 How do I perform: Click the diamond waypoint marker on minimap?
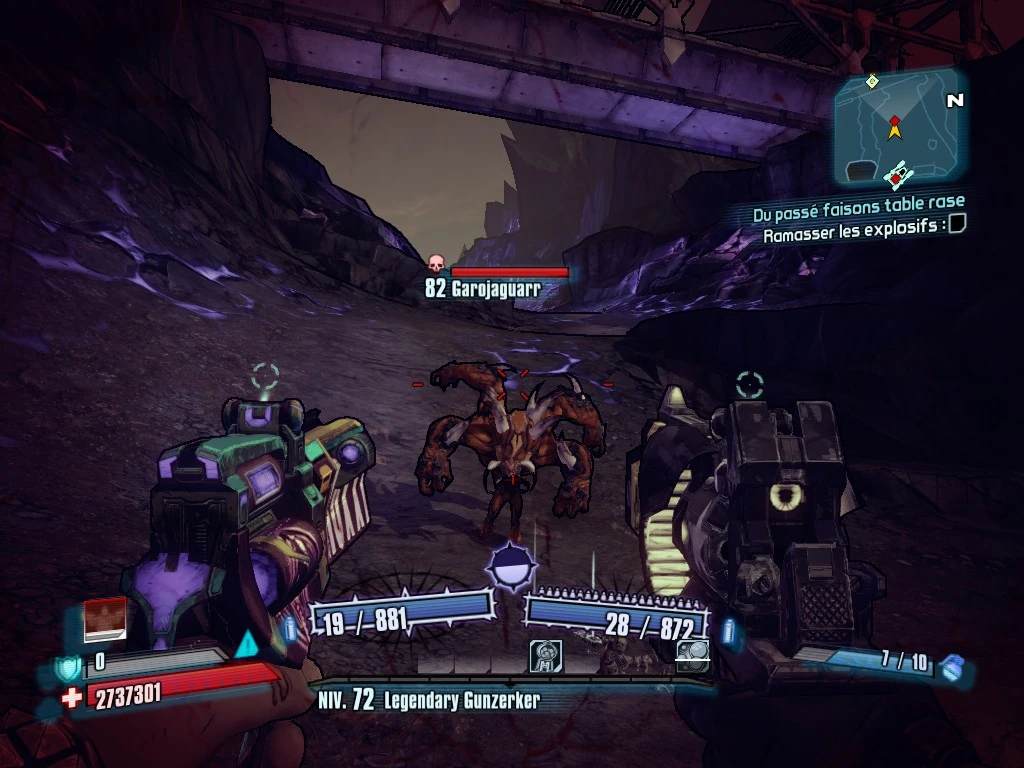click(x=872, y=81)
